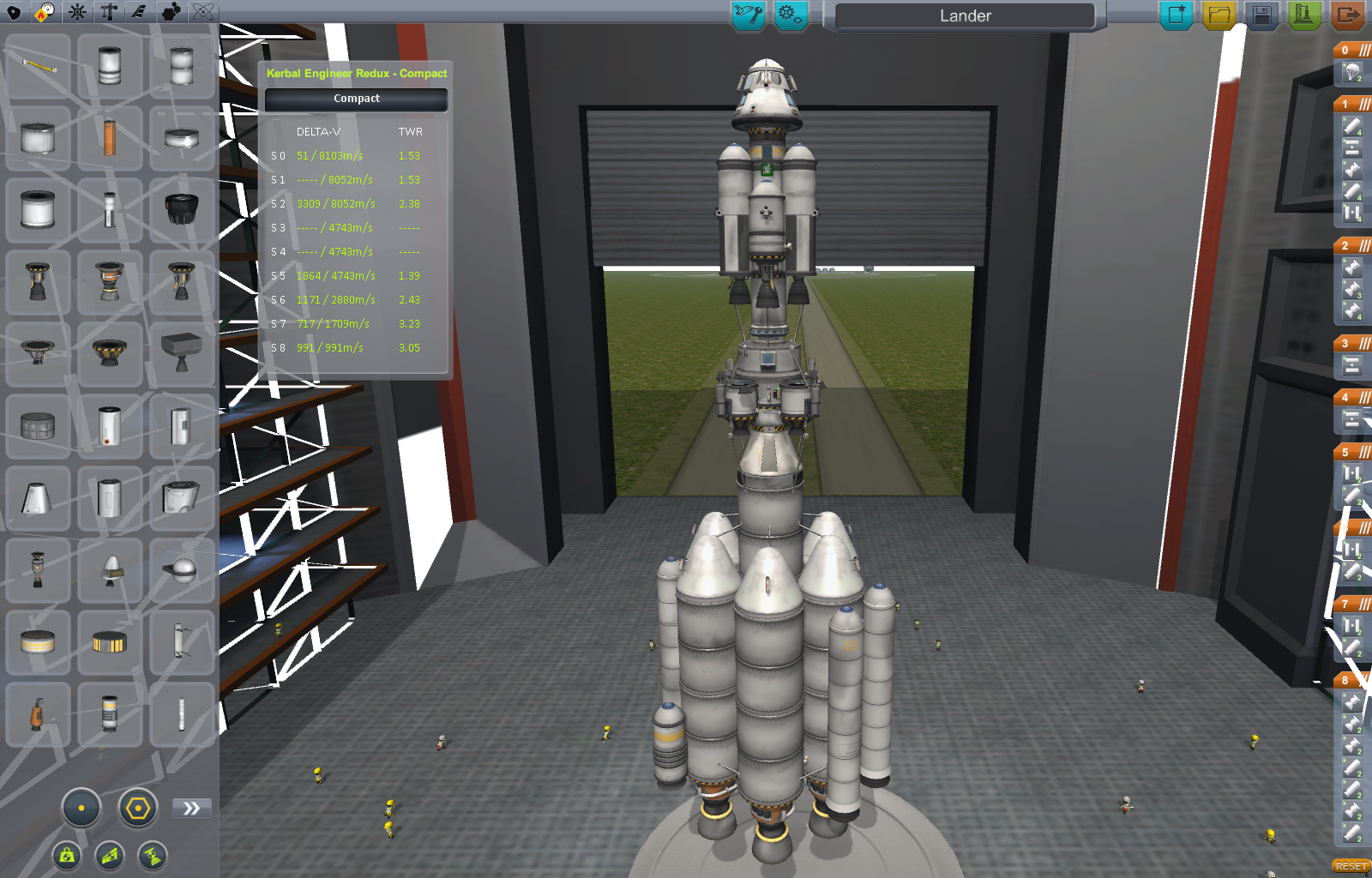Select the Pods category tab
1372x878 pixels.
[15, 12]
